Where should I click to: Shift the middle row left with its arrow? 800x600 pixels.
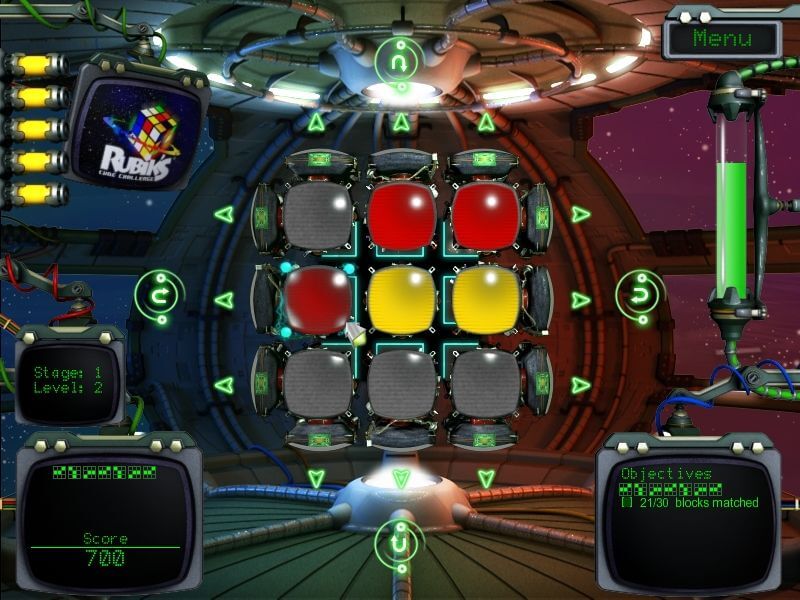tap(223, 299)
